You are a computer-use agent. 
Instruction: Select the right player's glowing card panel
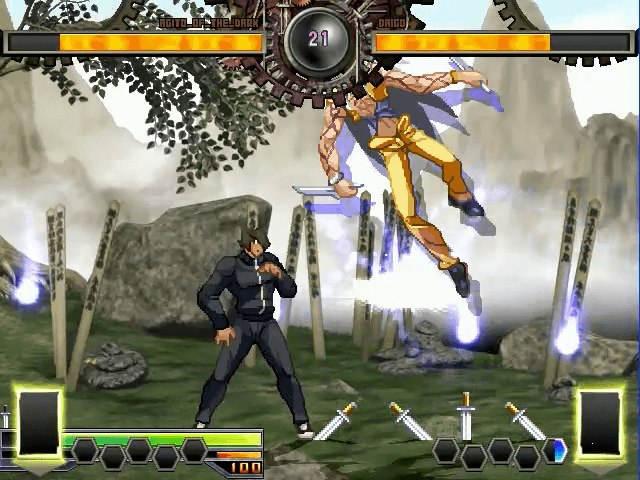[x=600, y=423]
